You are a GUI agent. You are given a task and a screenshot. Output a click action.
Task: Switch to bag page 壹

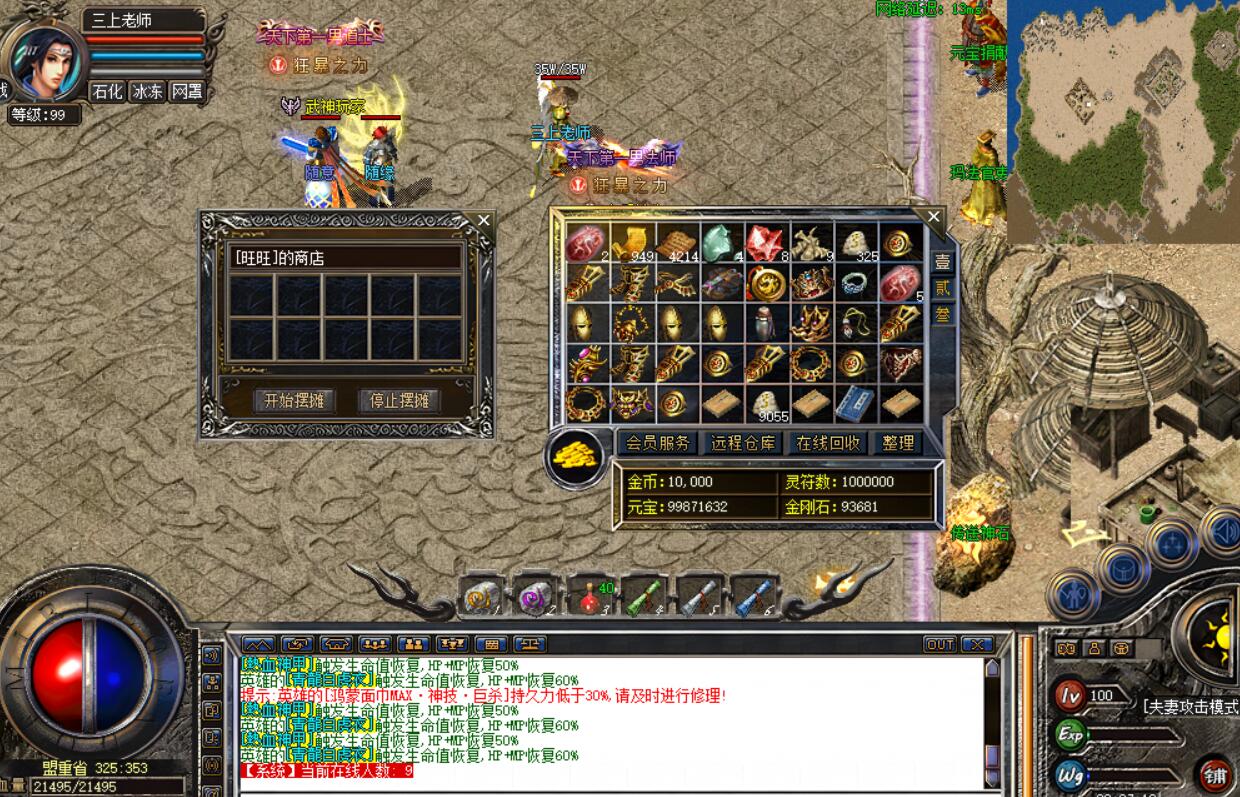click(x=942, y=262)
